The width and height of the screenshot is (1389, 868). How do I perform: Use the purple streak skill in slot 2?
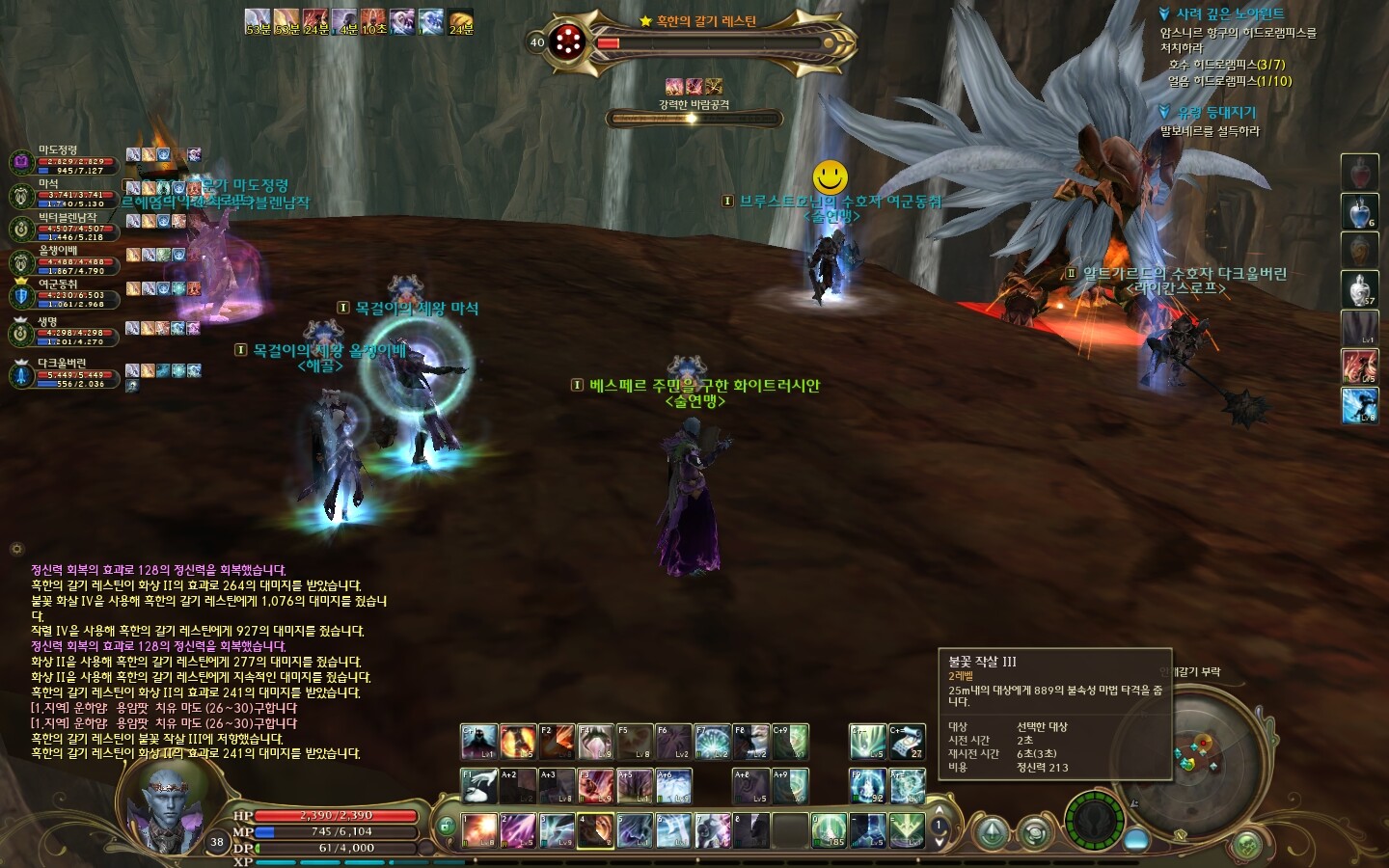pos(518,830)
